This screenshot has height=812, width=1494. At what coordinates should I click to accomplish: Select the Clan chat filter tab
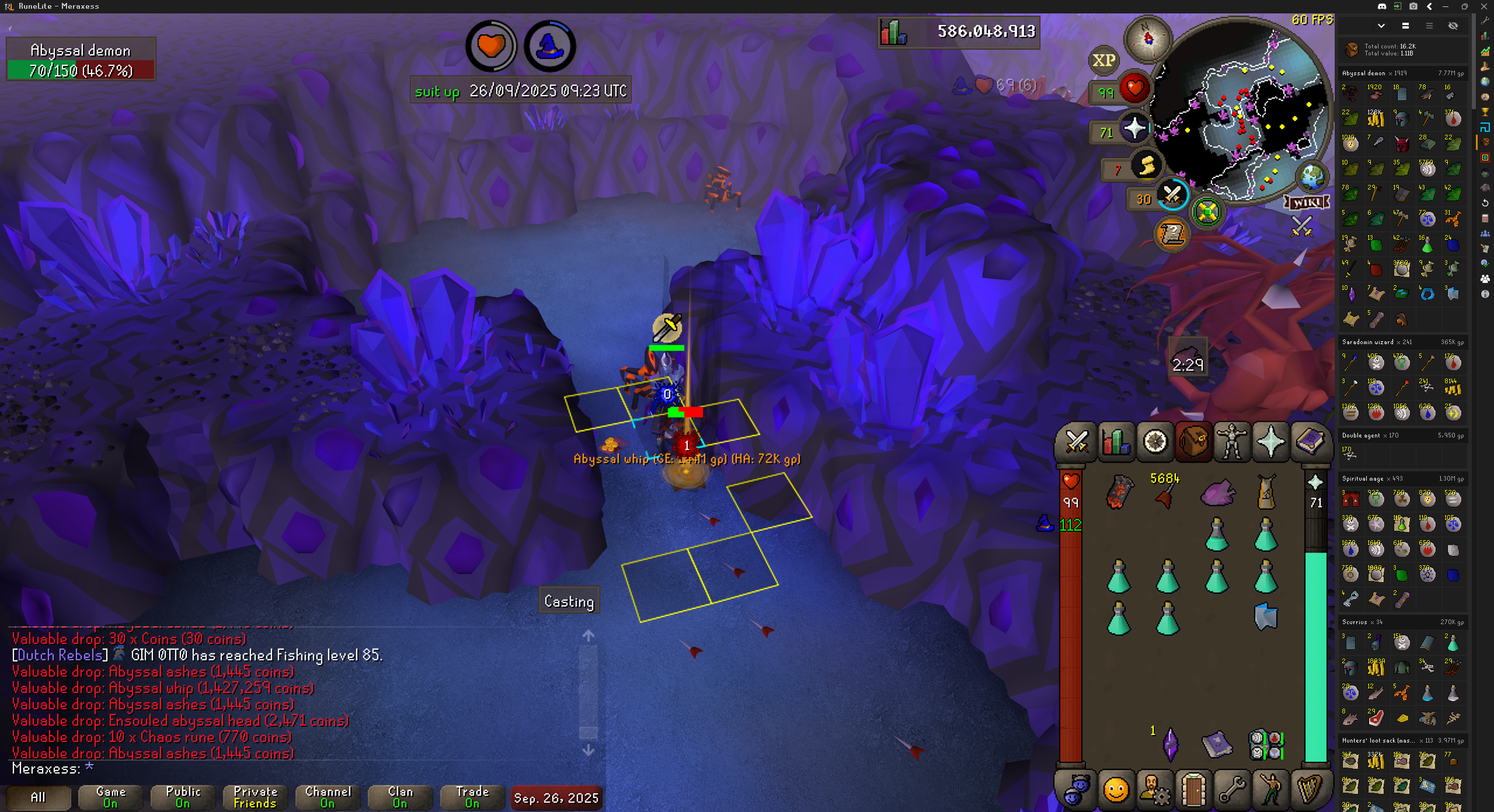click(400, 797)
